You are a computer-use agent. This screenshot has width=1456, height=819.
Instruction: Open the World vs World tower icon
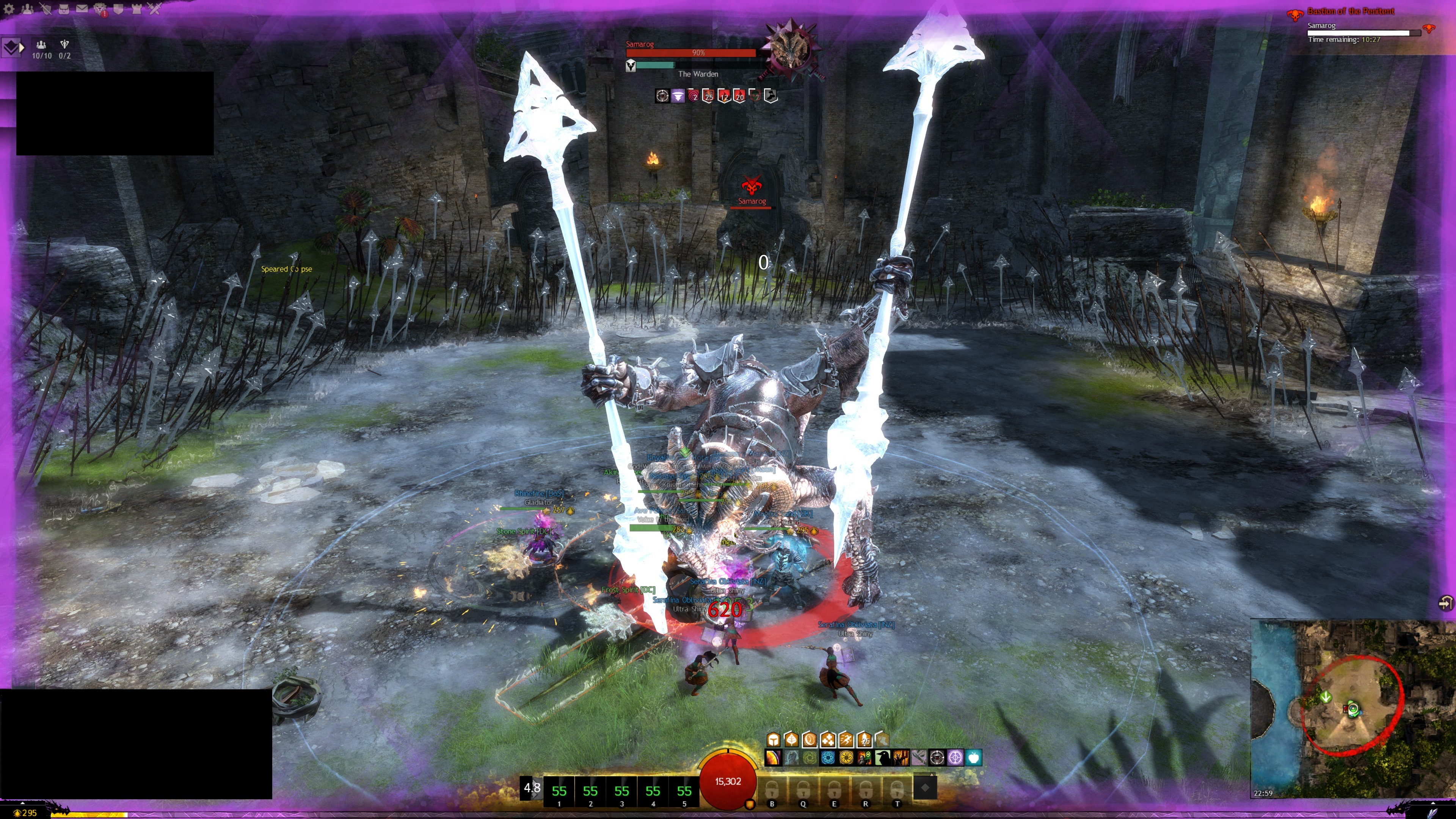click(x=136, y=8)
